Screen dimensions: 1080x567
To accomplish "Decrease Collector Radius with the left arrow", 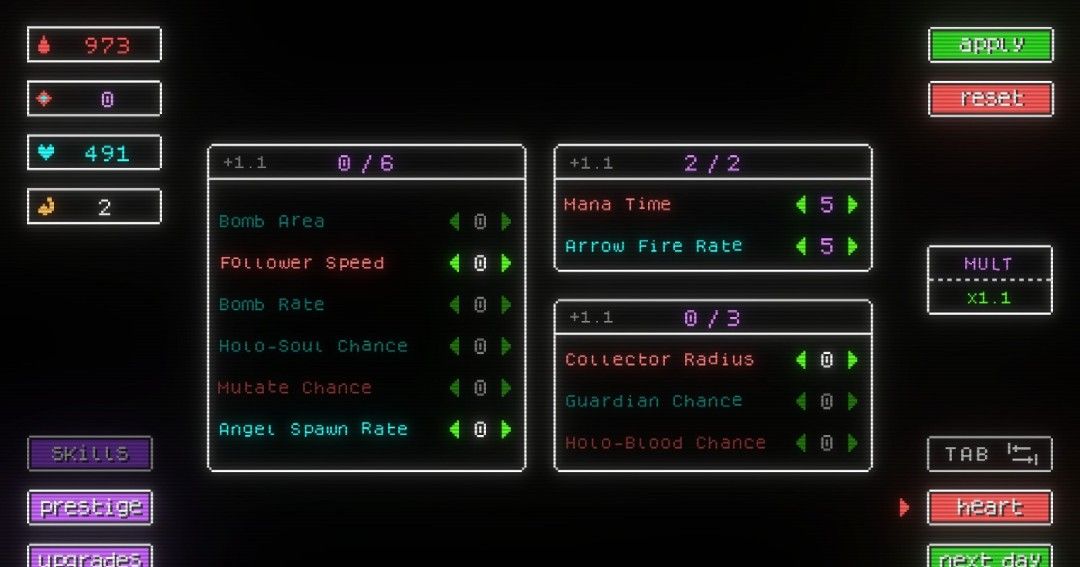I will tap(801, 360).
